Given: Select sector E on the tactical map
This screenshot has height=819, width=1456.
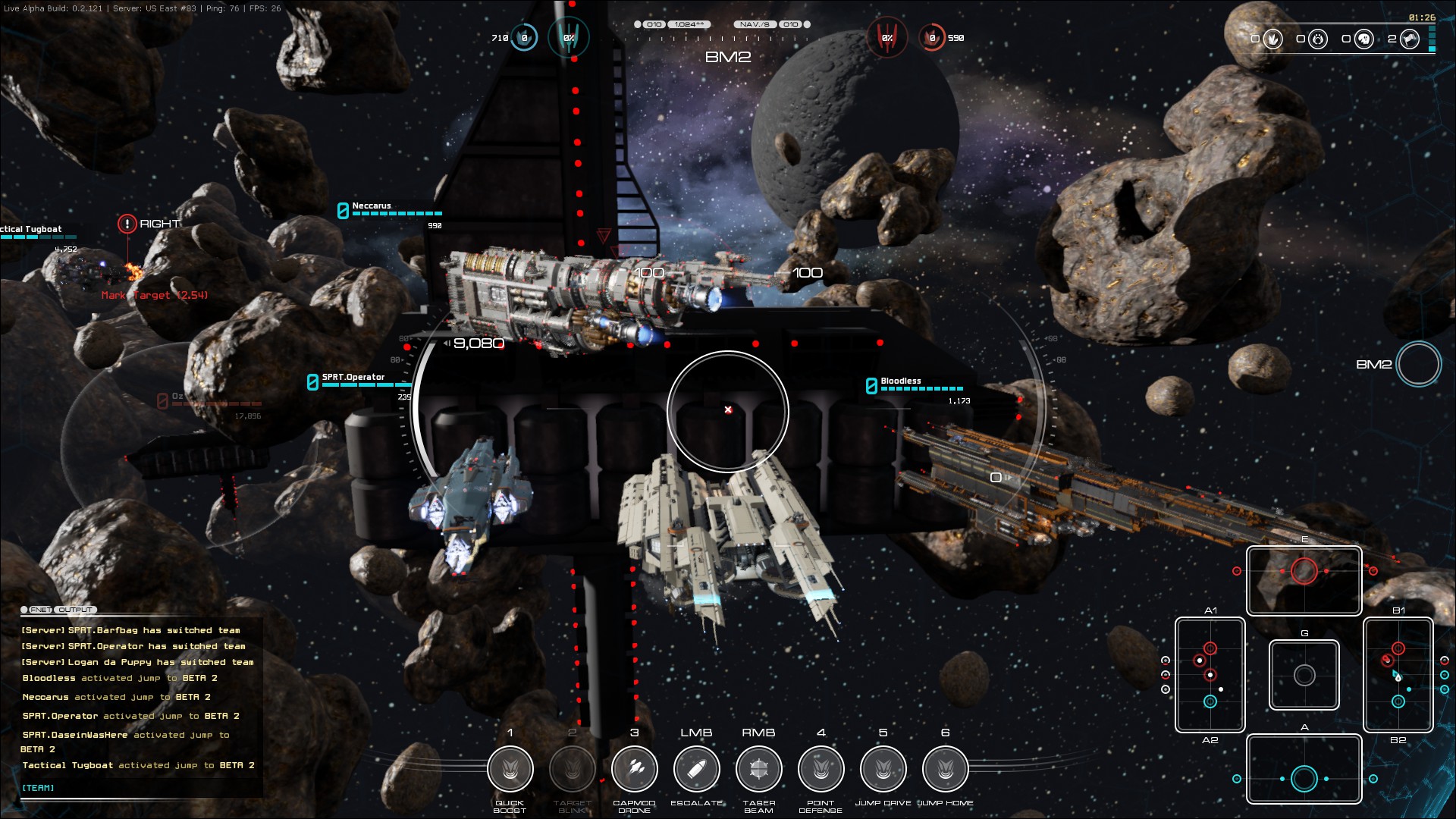Looking at the screenshot, I should (x=1304, y=580).
